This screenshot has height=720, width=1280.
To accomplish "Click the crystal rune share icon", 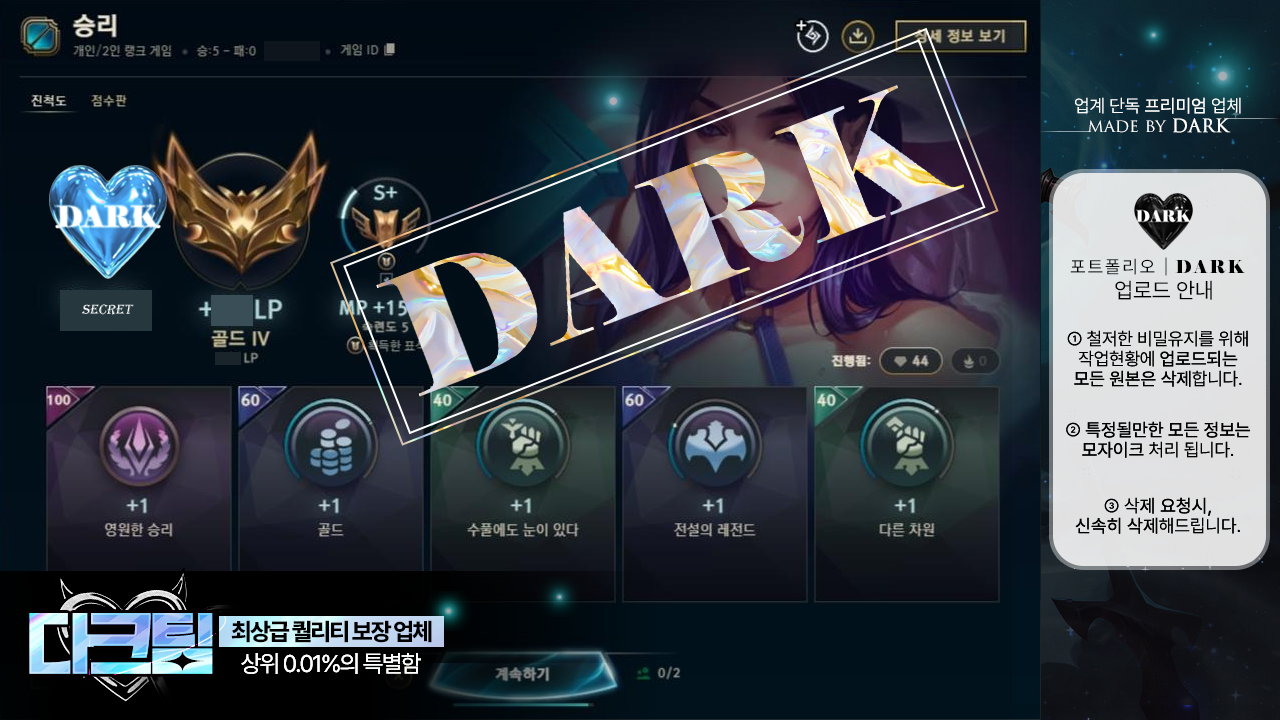I will click(x=812, y=35).
